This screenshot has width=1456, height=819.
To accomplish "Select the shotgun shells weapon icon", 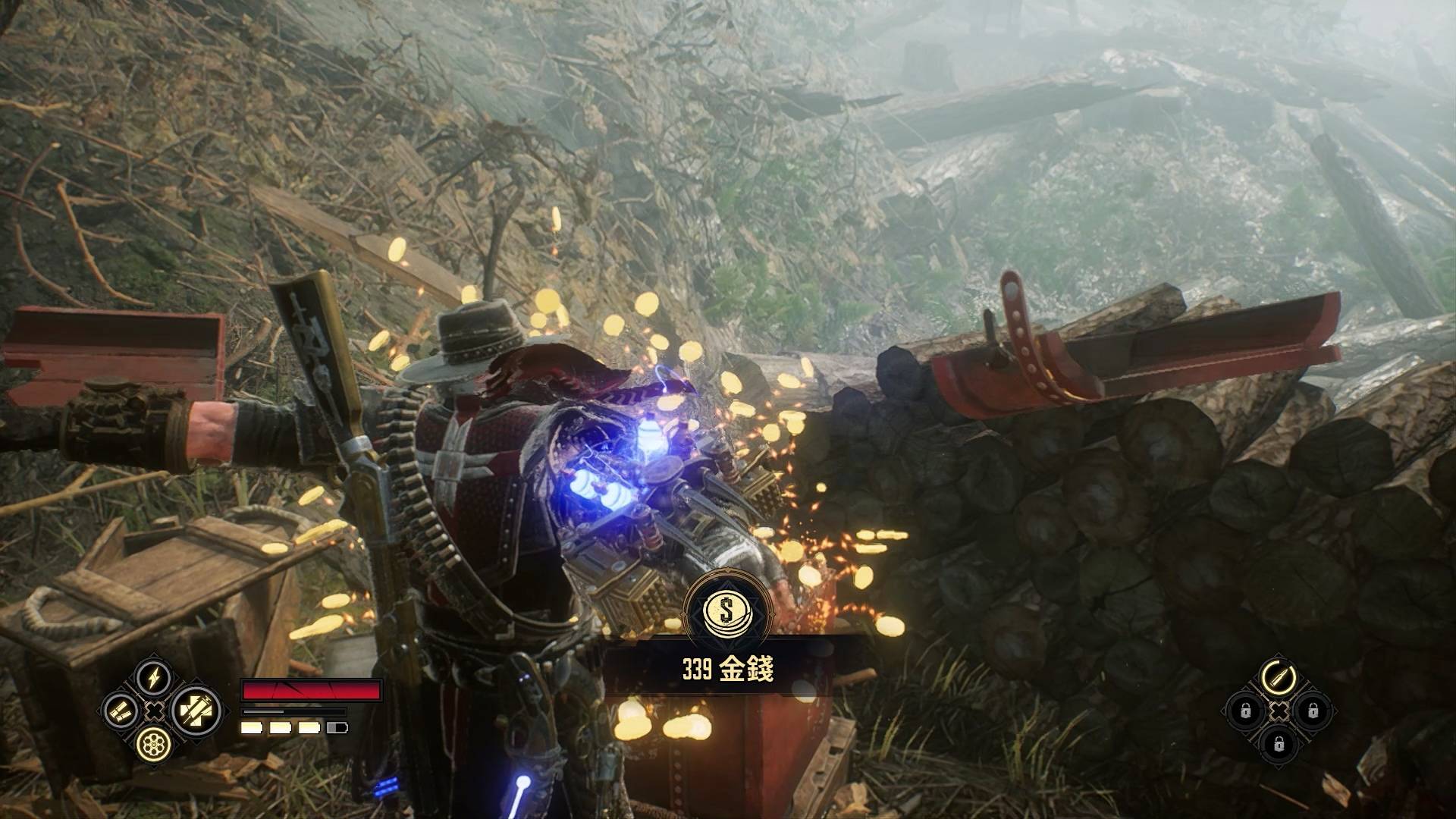I will point(121,711).
